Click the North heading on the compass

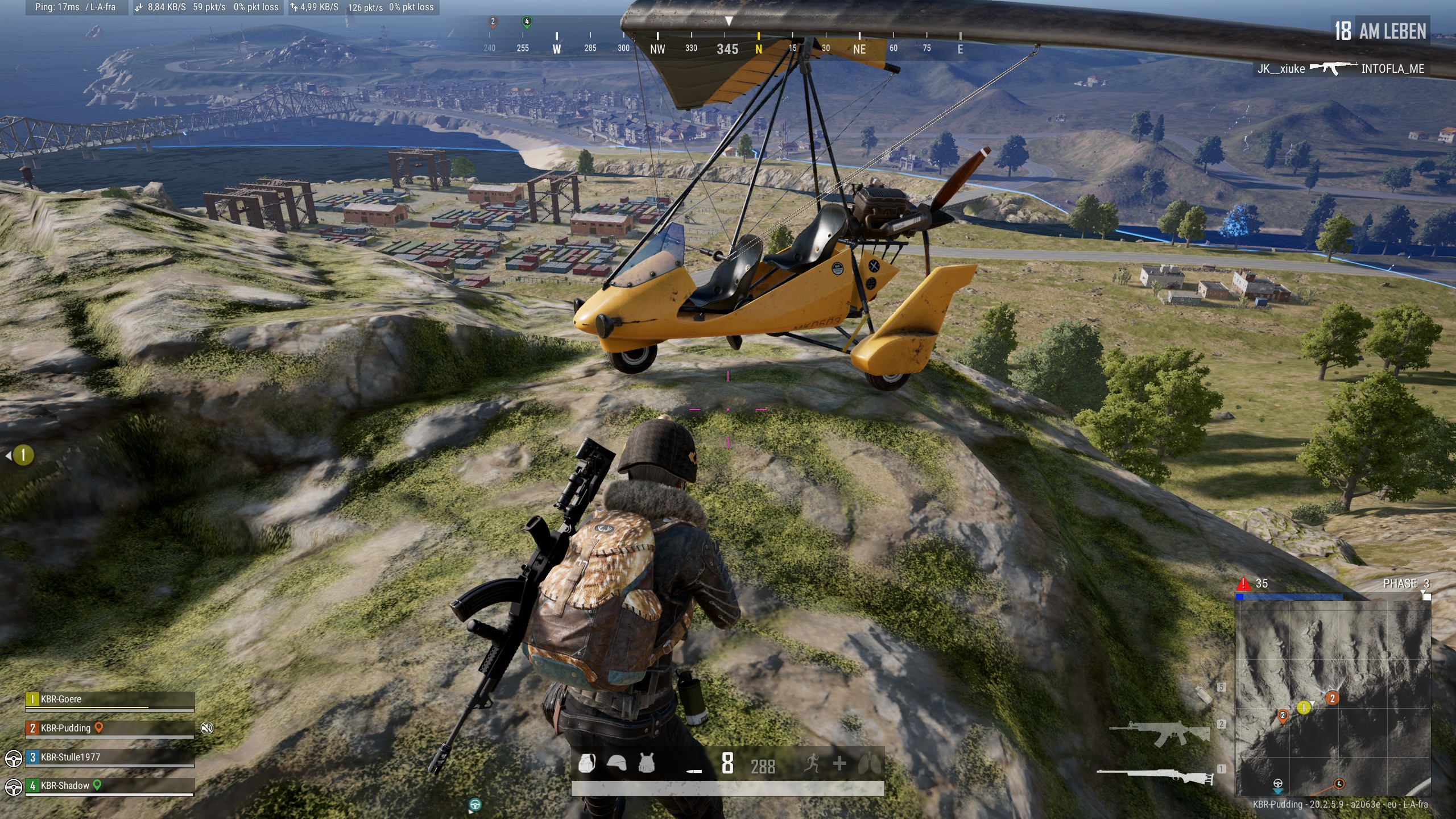click(758, 49)
